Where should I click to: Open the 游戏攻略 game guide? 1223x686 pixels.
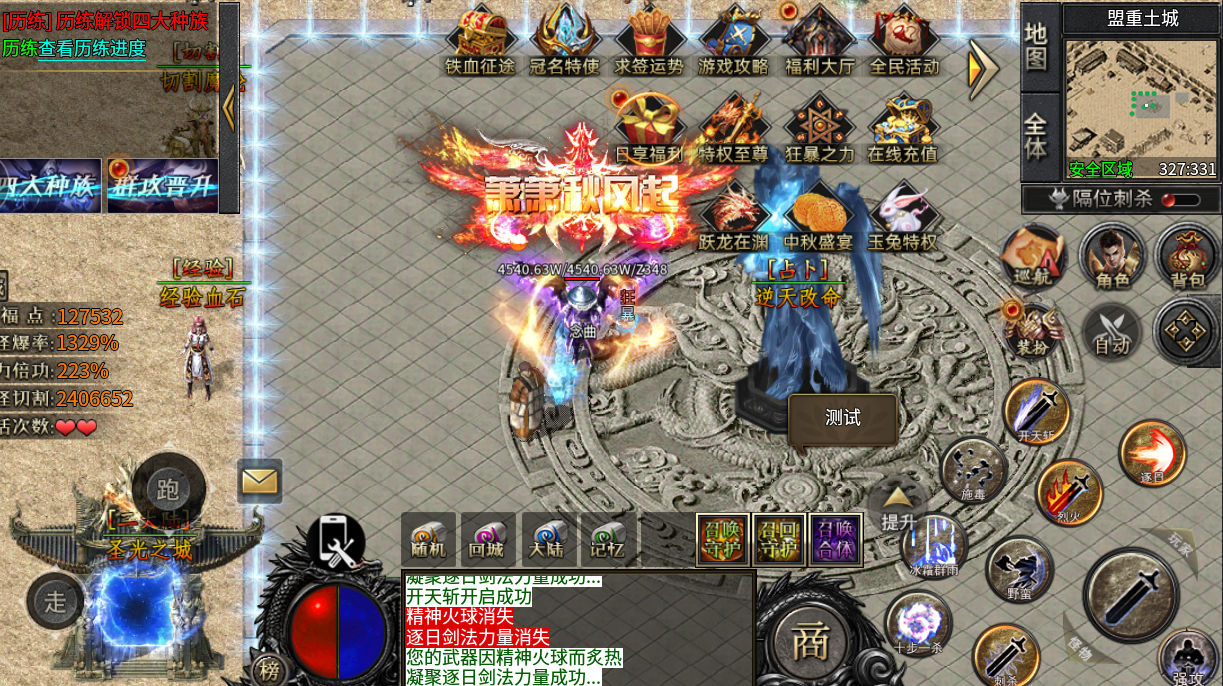733,40
